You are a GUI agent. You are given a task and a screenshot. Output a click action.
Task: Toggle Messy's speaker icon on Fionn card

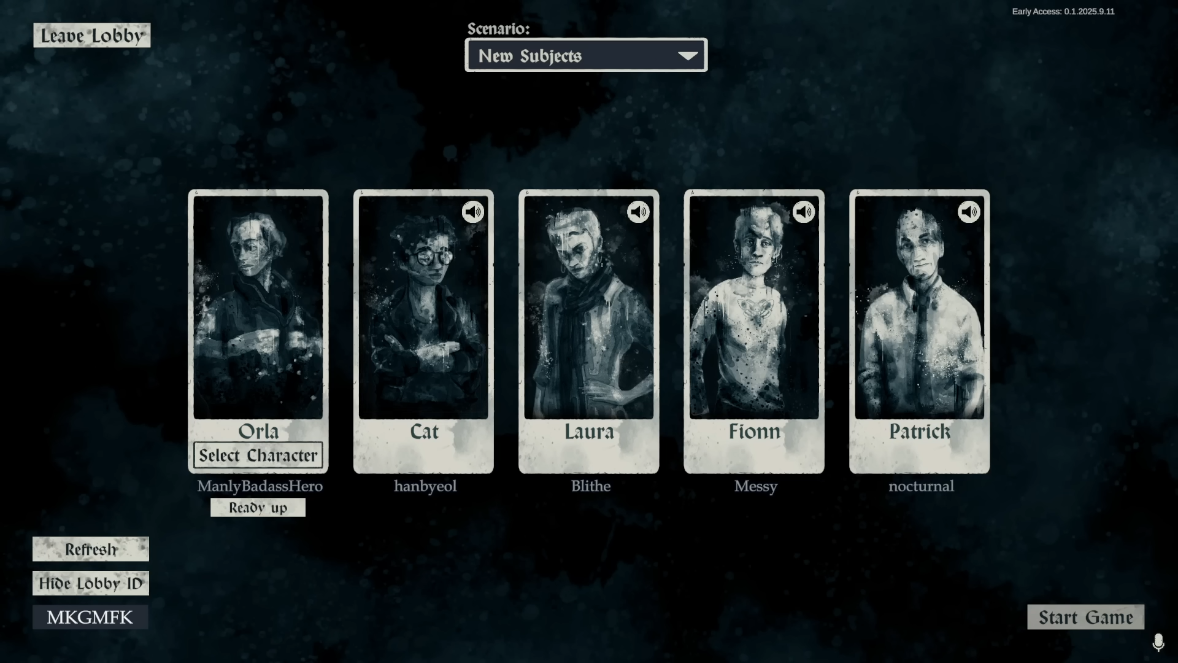(804, 212)
